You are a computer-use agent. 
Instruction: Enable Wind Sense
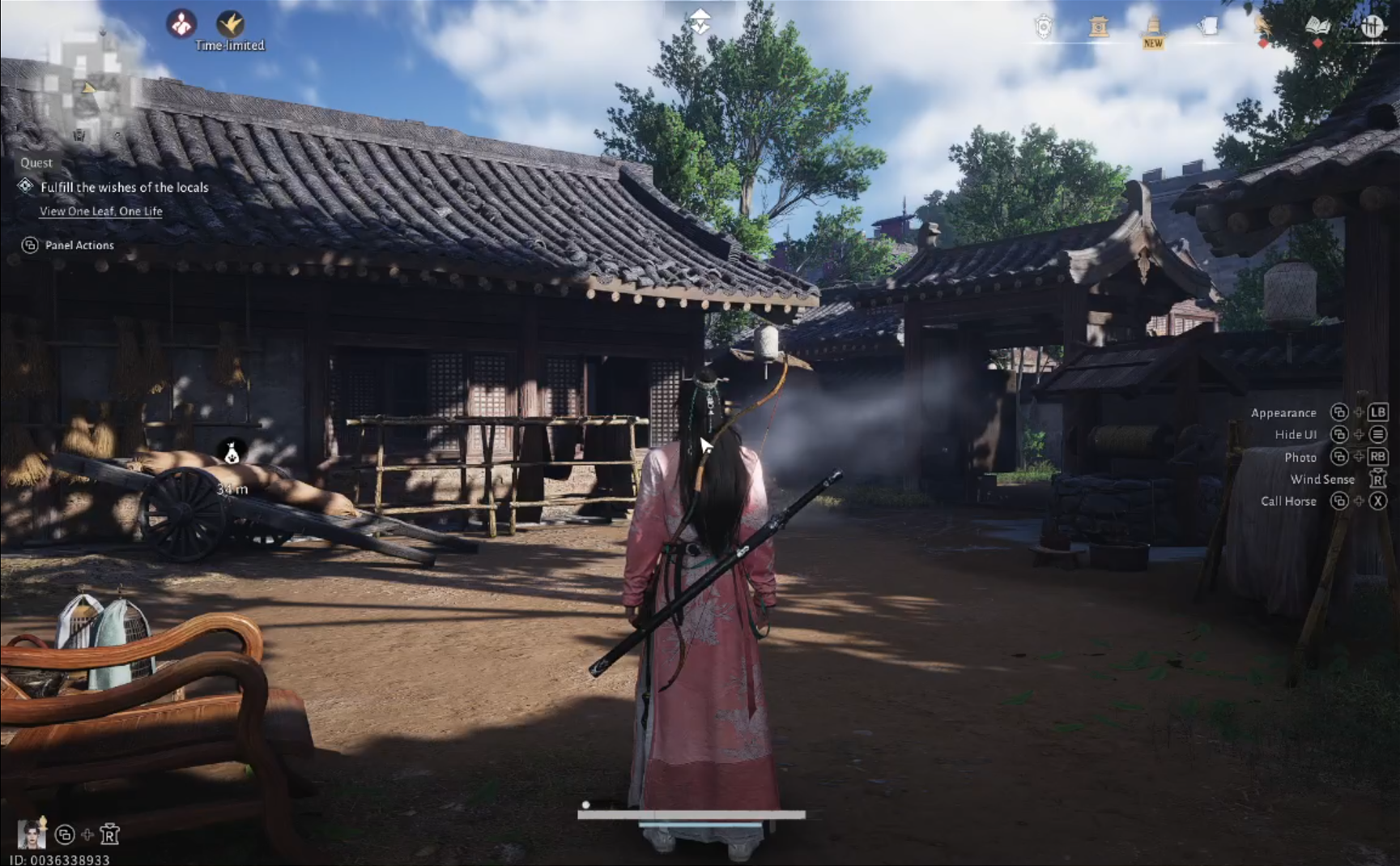click(x=1323, y=479)
